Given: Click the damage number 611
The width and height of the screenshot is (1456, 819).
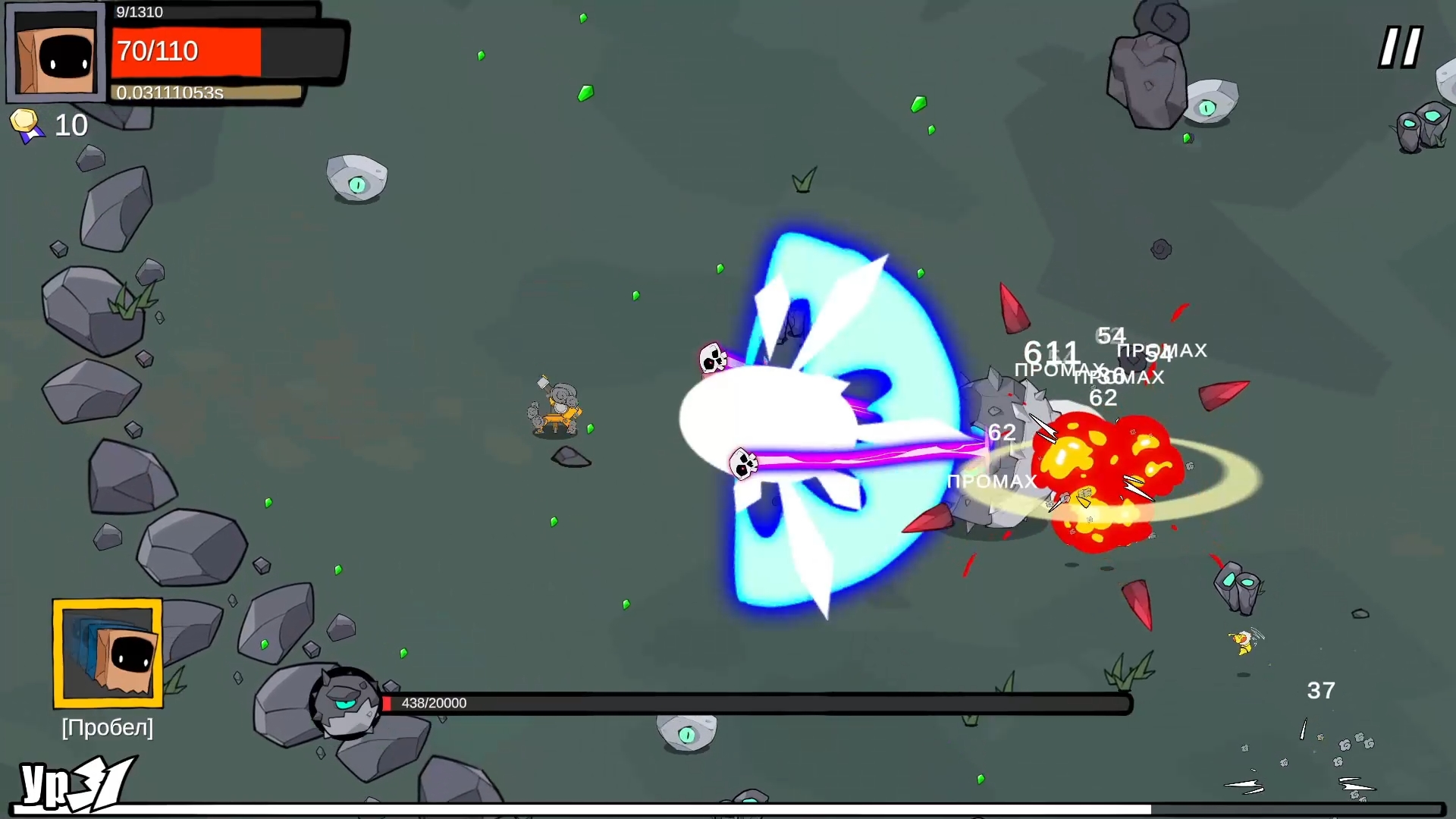Looking at the screenshot, I should pos(1052,351).
